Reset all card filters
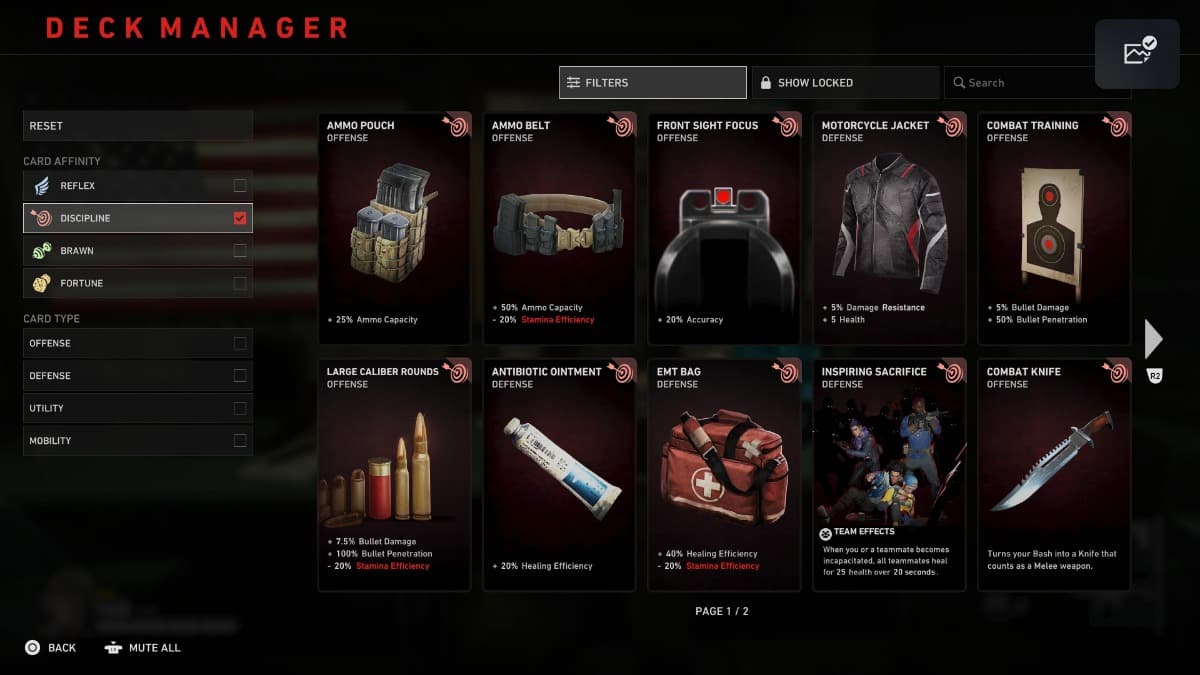This screenshot has width=1200, height=675. click(137, 126)
